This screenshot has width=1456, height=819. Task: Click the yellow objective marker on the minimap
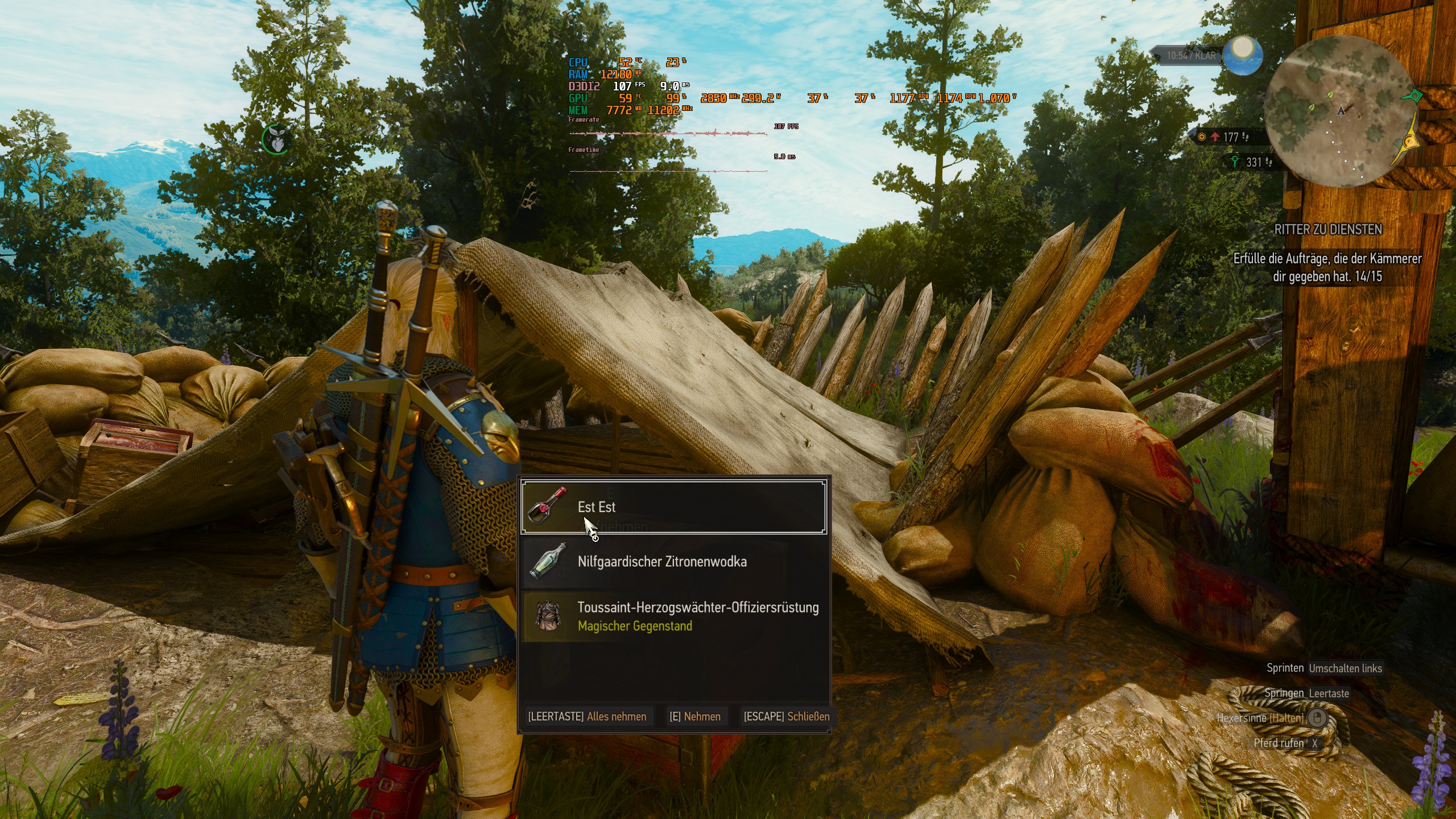(1409, 141)
